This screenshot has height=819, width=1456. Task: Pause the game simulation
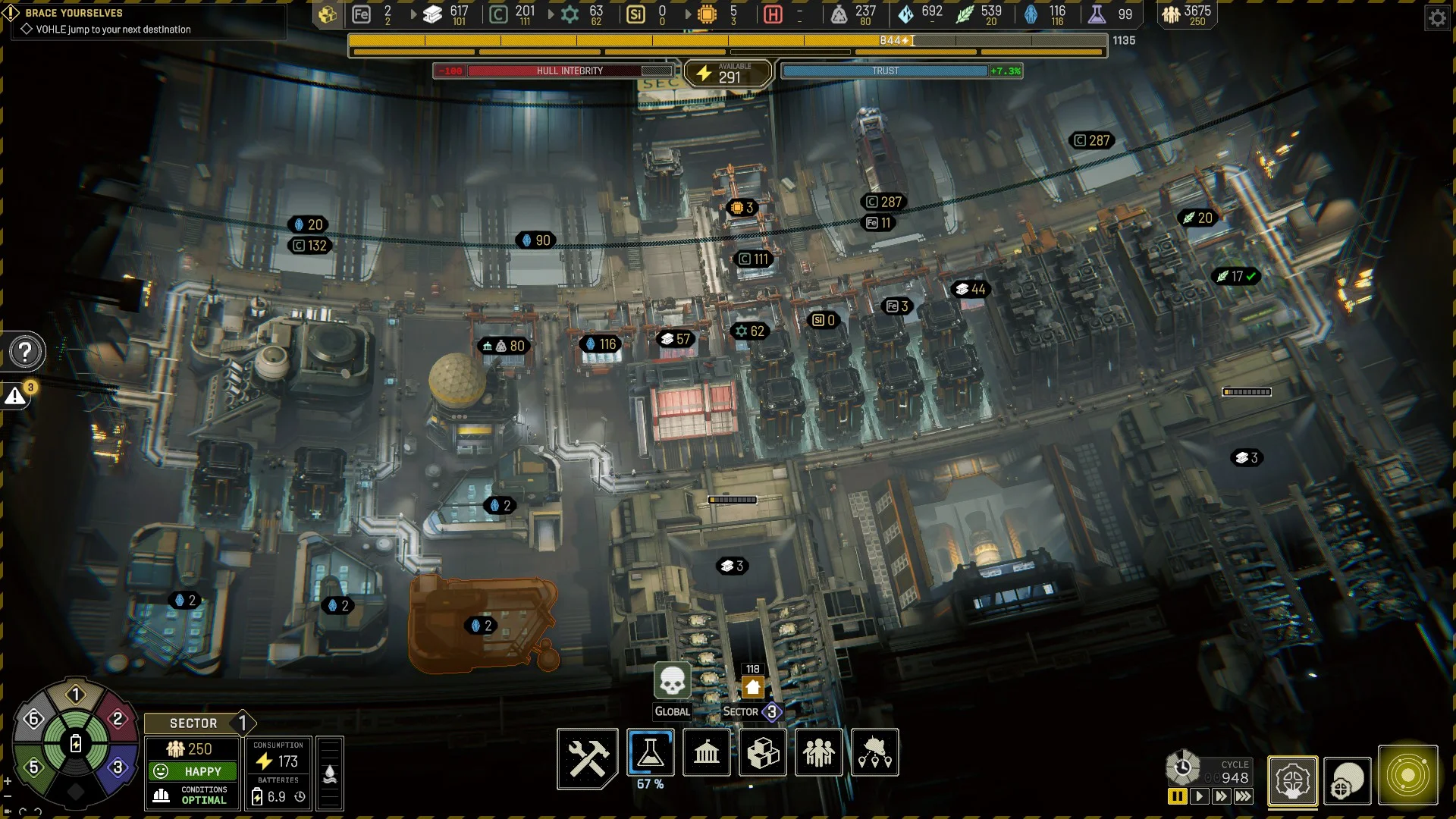pyautogui.click(x=1177, y=796)
